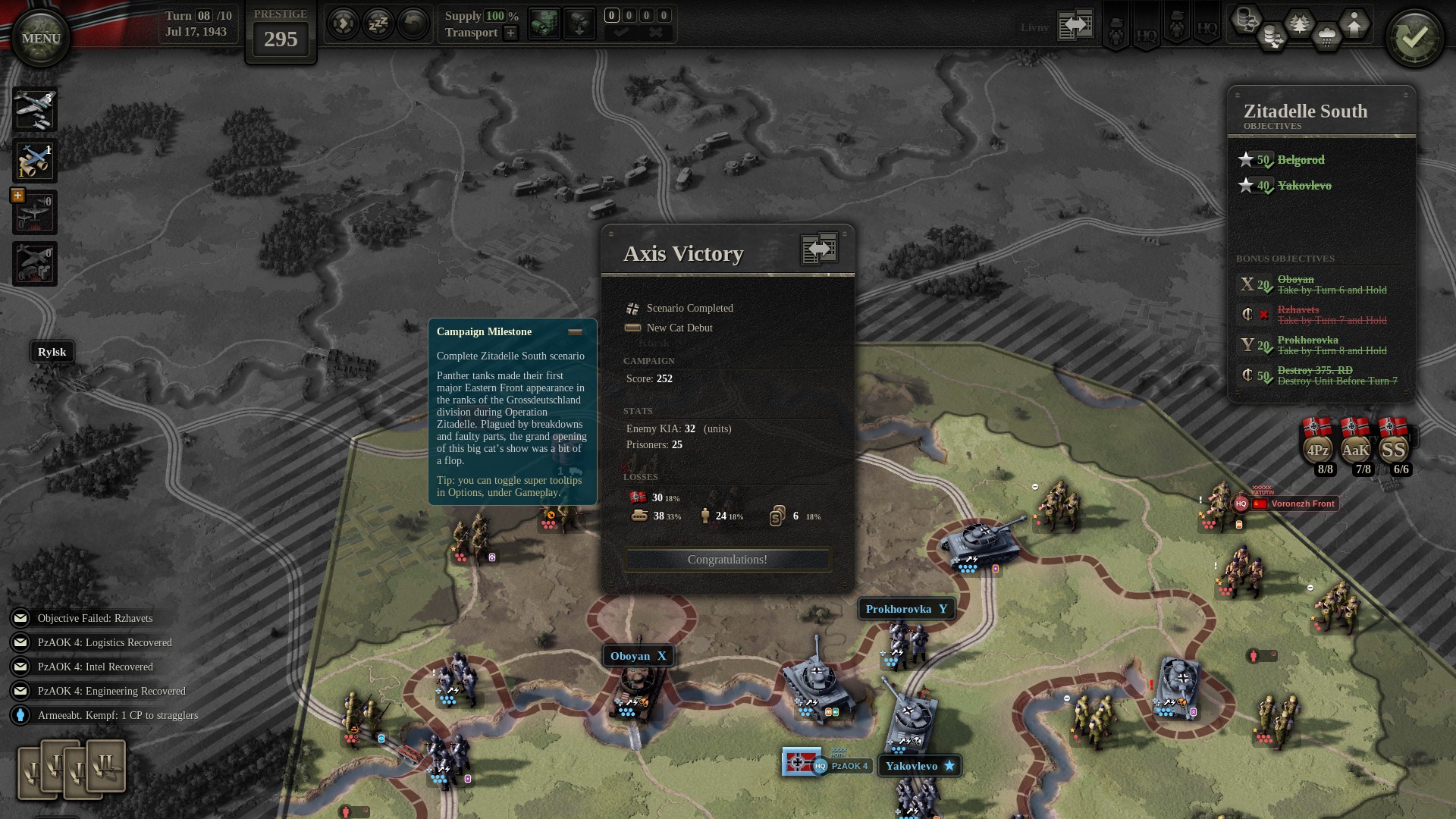Screen dimensions: 1456x819
Task: Select the truck unload icon
Action: (579, 23)
